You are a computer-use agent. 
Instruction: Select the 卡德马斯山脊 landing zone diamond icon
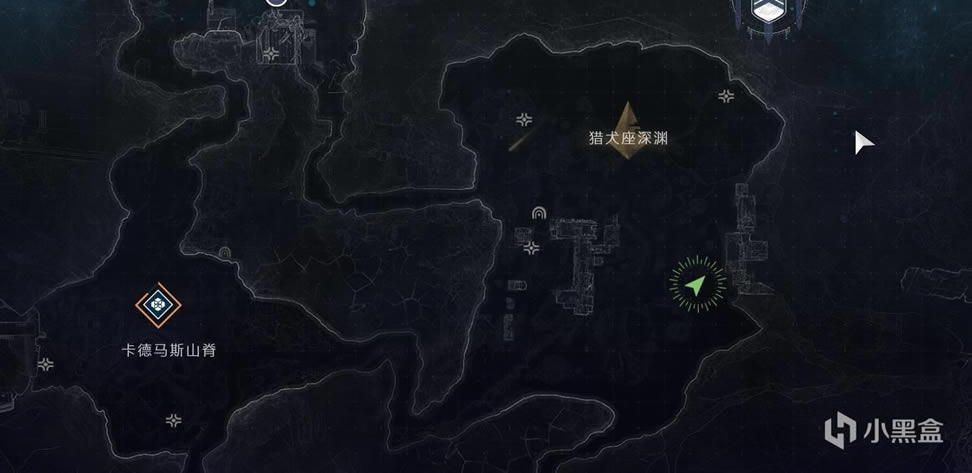(155, 305)
